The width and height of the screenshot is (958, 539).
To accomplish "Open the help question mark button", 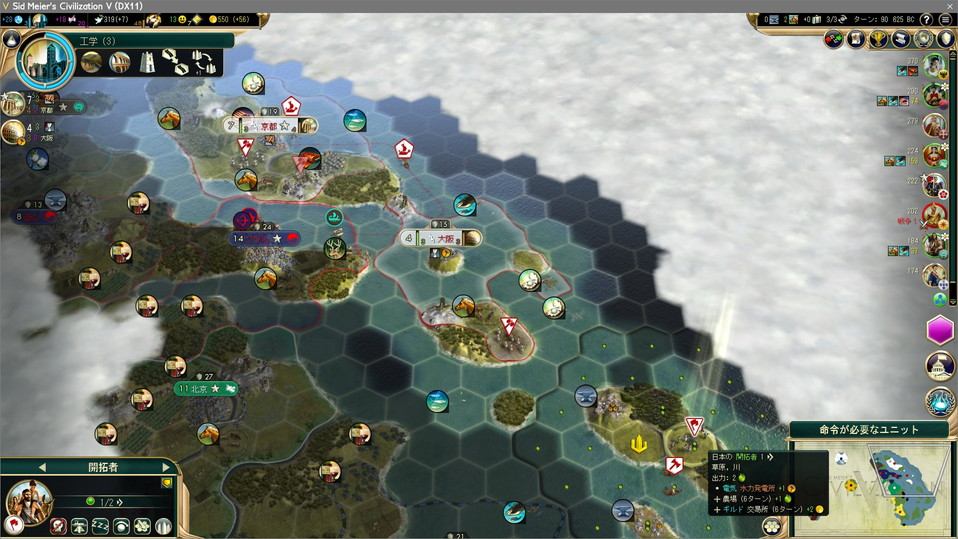I will tap(926, 19).
